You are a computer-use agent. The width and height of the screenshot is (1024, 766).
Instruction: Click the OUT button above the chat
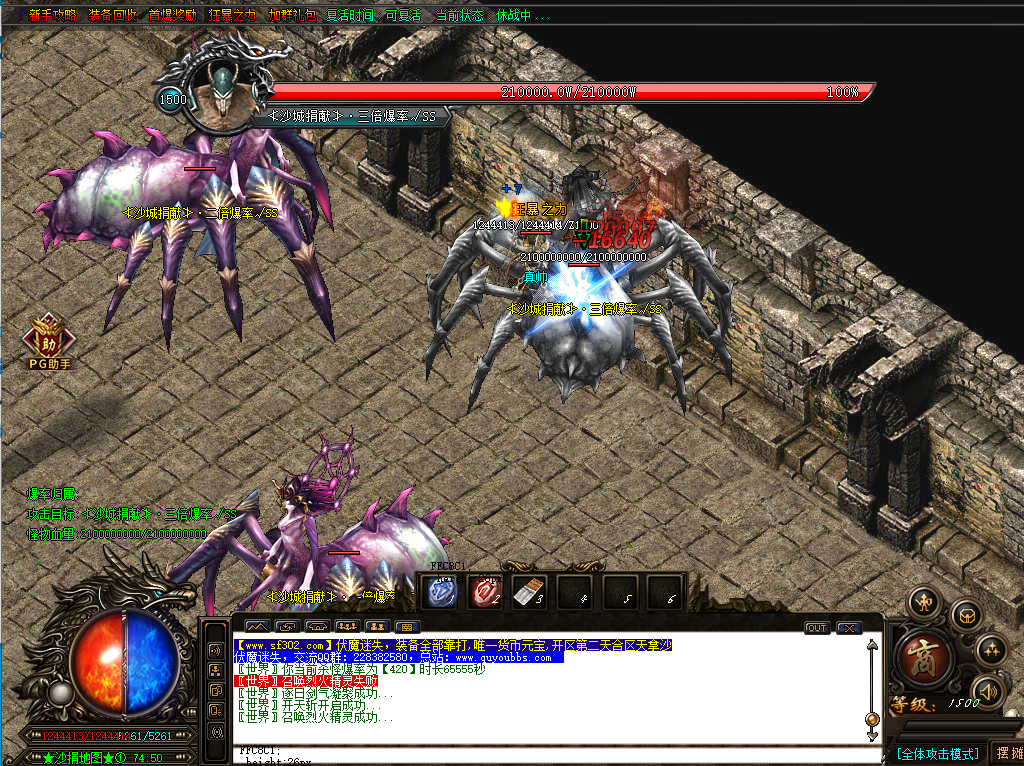[x=817, y=628]
